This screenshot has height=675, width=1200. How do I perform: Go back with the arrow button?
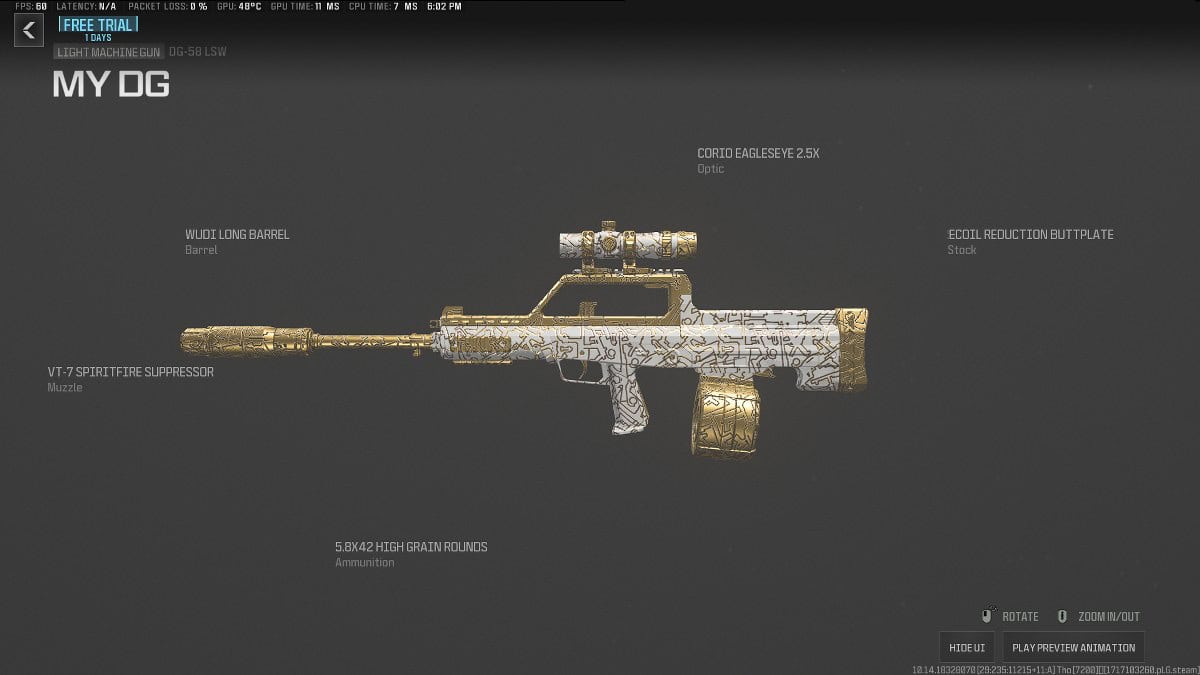pos(28,30)
